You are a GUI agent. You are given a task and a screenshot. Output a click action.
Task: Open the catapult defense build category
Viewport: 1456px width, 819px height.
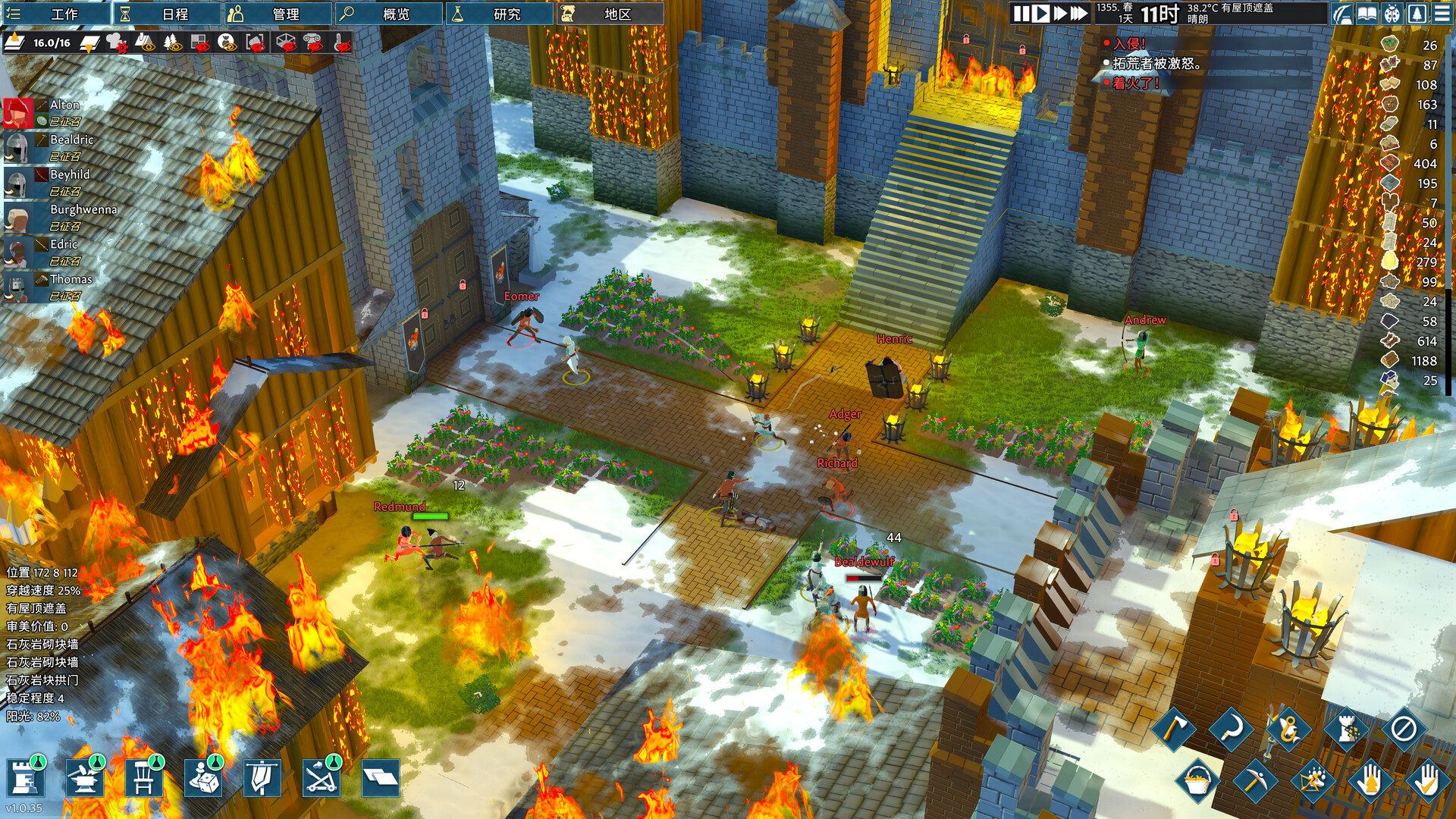click(x=321, y=778)
